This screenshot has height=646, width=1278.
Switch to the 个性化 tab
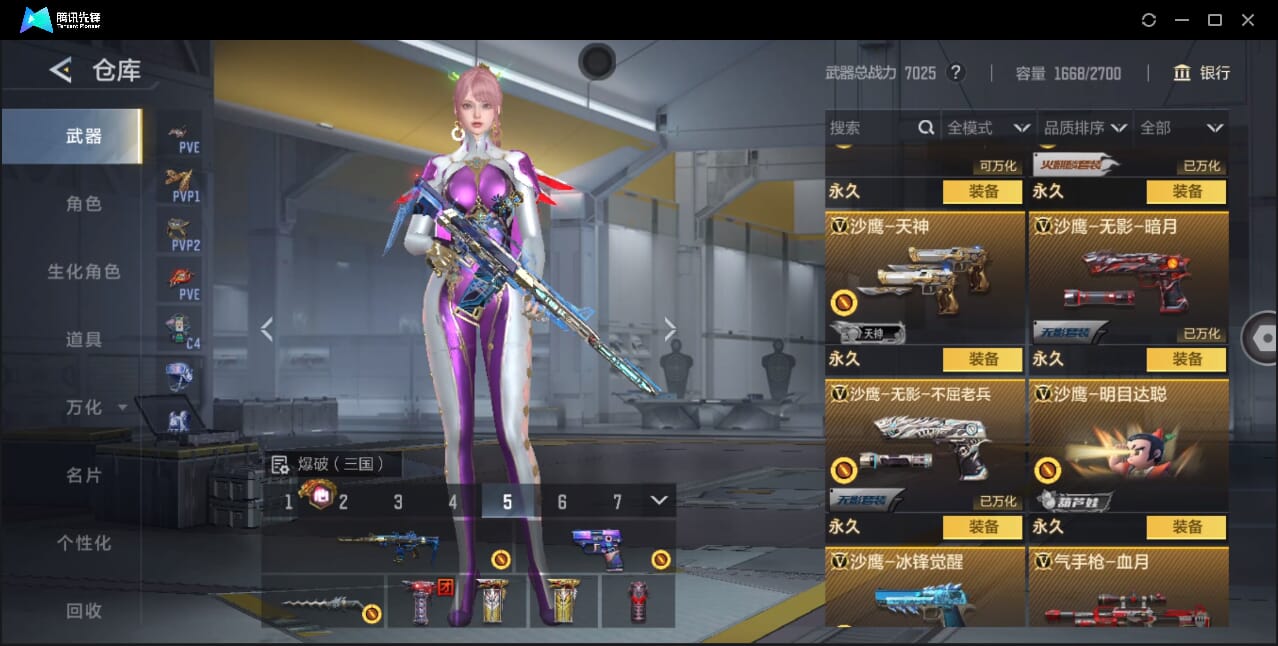click(x=84, y=543)
